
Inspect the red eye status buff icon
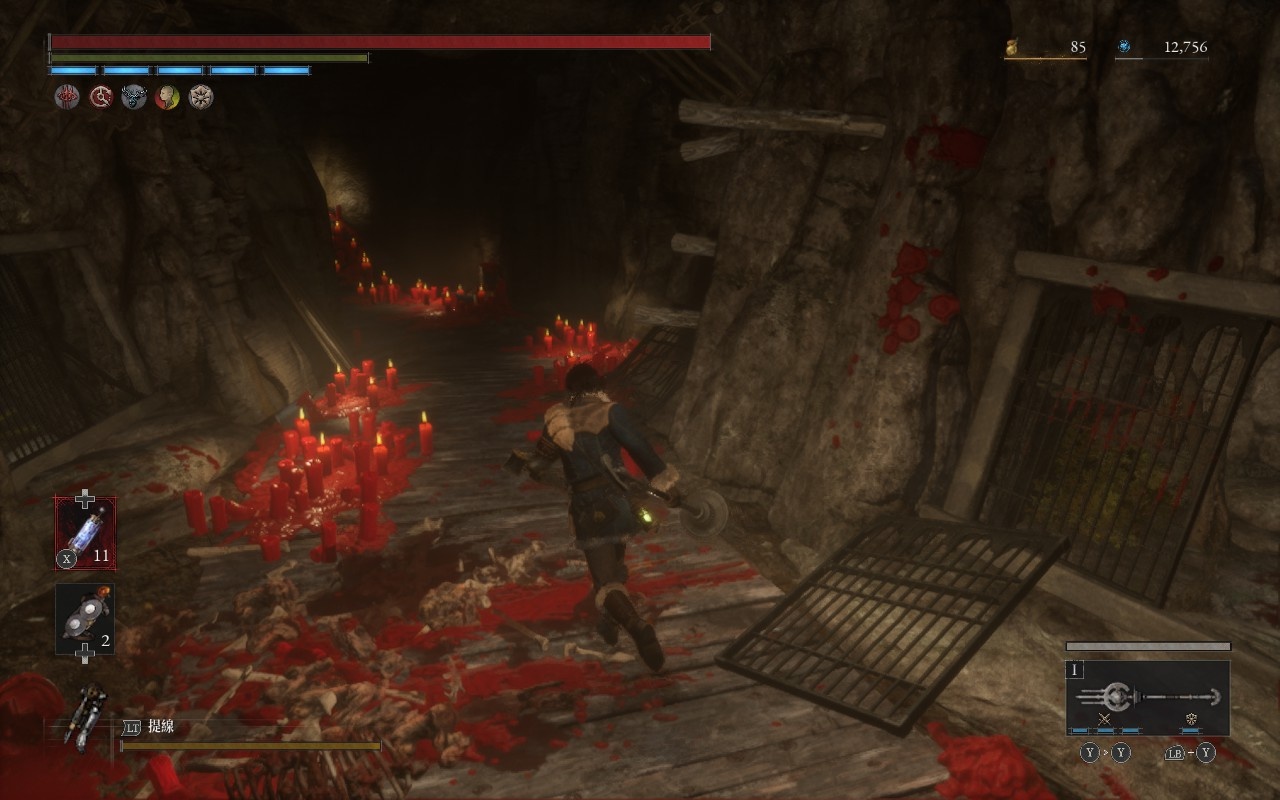coord(66,97)
